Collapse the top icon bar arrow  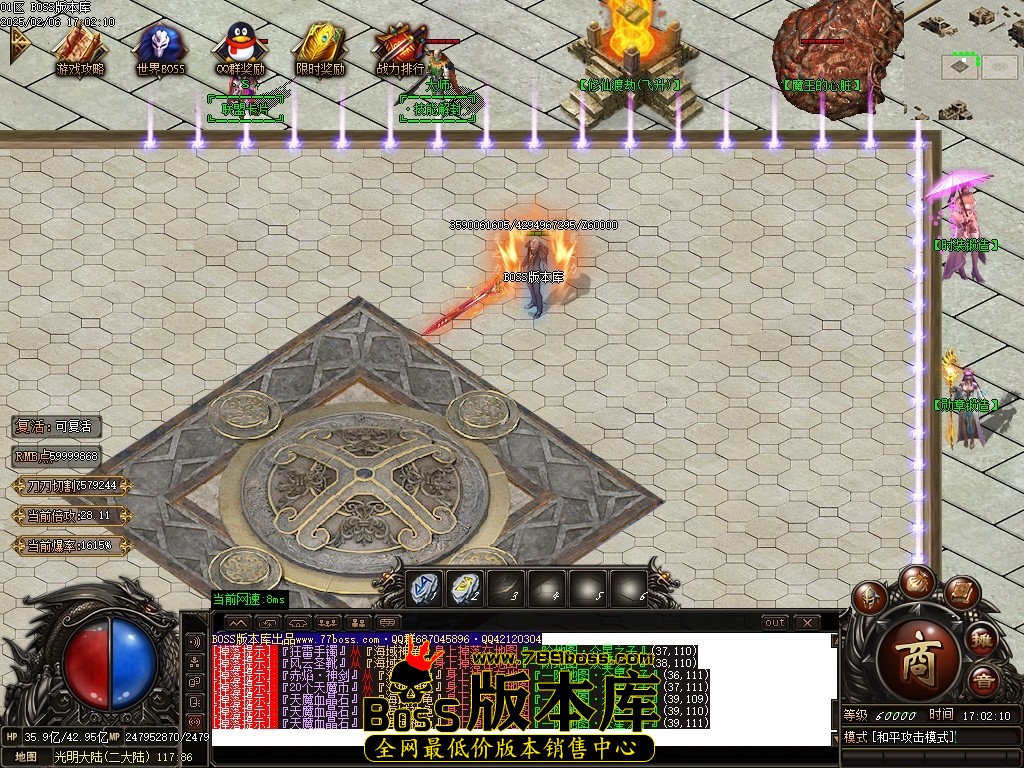click(19, 45)
